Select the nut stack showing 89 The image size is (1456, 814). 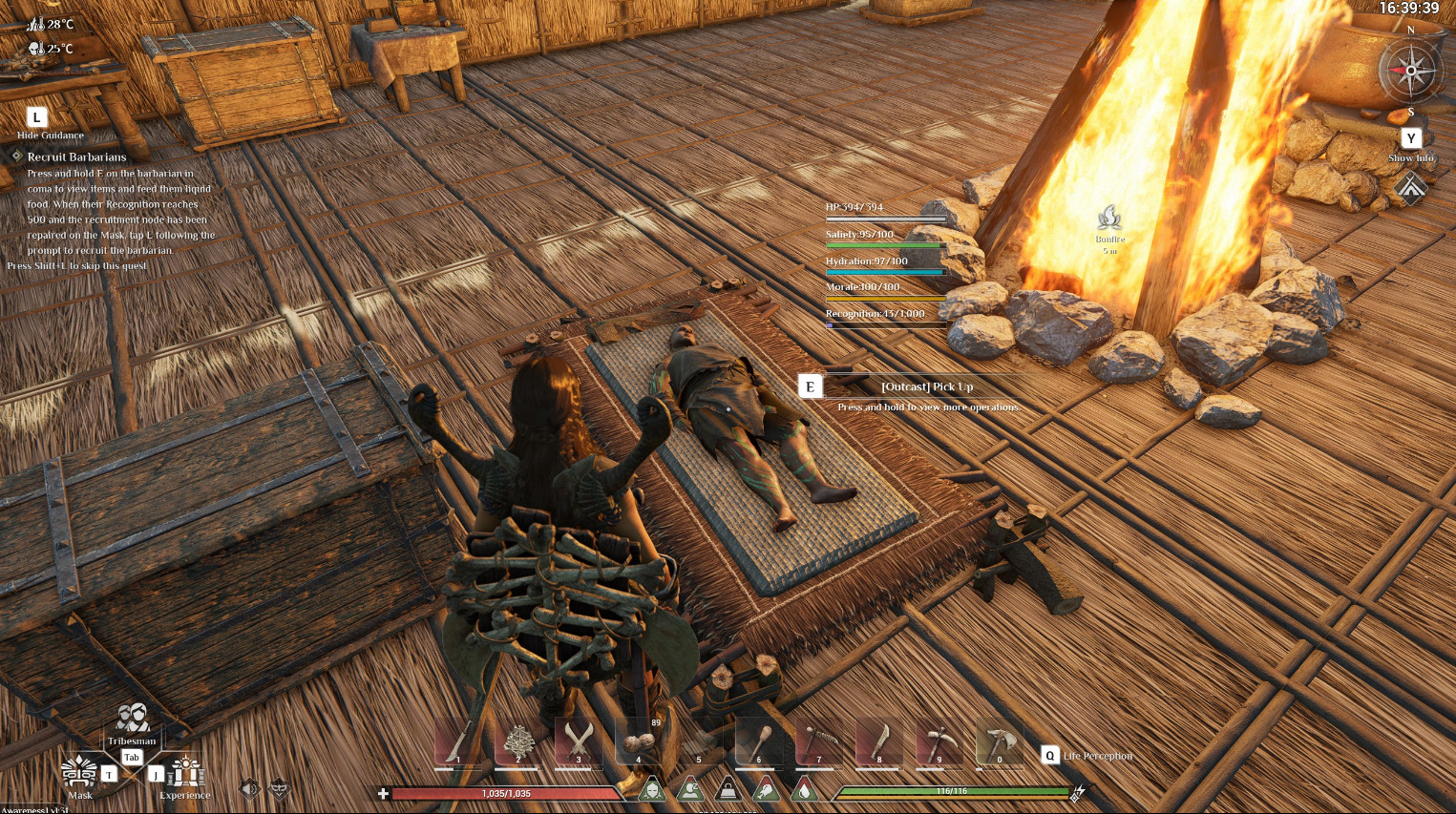pyautogui.click(x=639, y=742)
